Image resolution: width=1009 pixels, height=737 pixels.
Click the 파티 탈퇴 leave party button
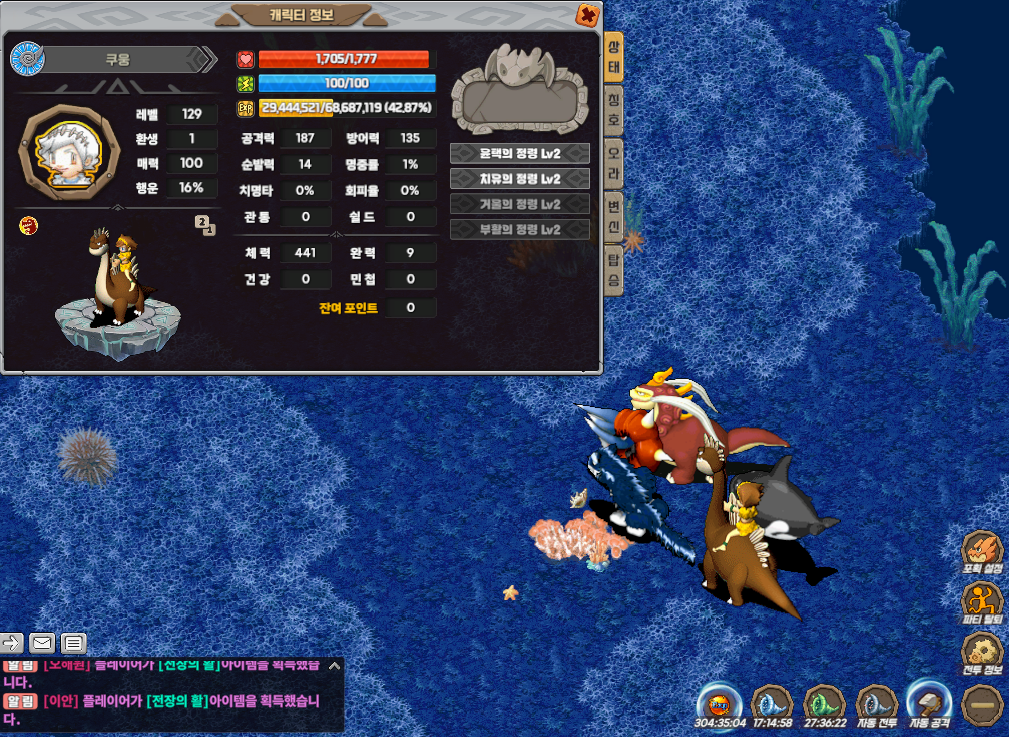tap(982, 604)
